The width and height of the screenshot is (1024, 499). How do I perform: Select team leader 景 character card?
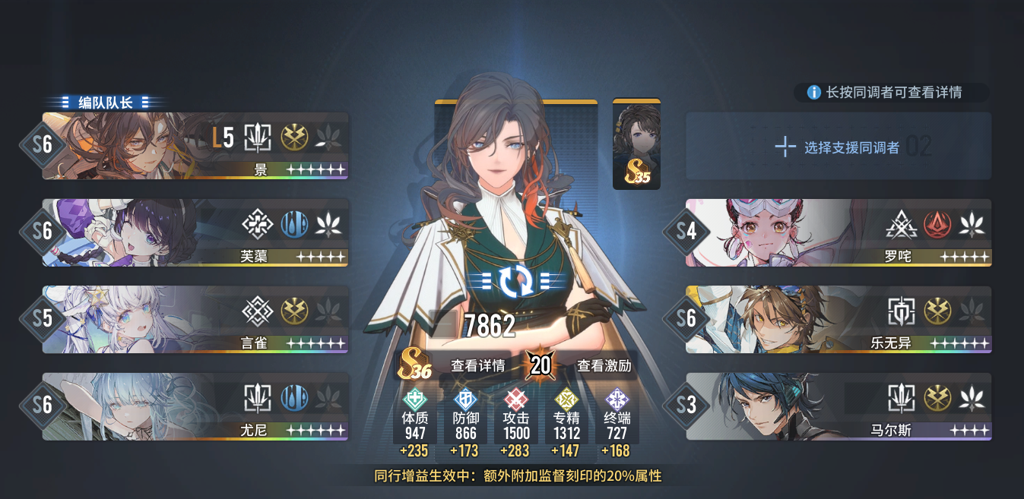(195, 146)
